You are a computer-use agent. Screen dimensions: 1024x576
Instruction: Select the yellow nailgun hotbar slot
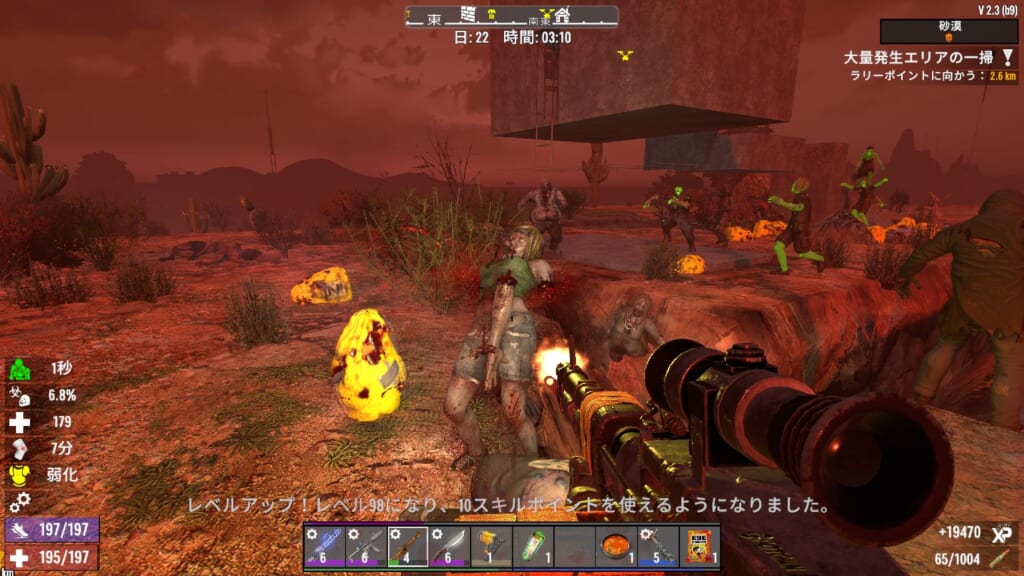[491, 546]
